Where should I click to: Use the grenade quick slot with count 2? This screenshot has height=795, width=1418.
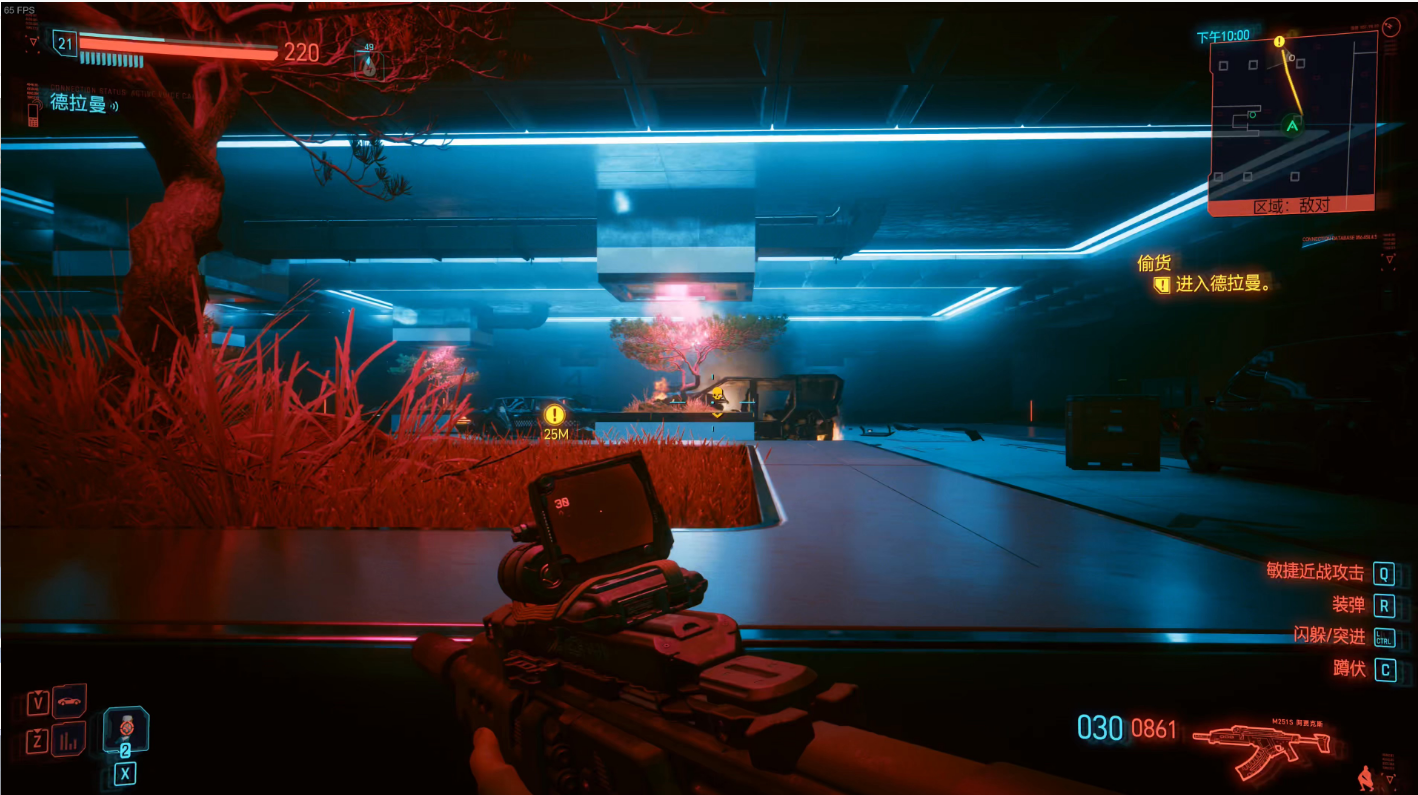(x=126, y=731)
